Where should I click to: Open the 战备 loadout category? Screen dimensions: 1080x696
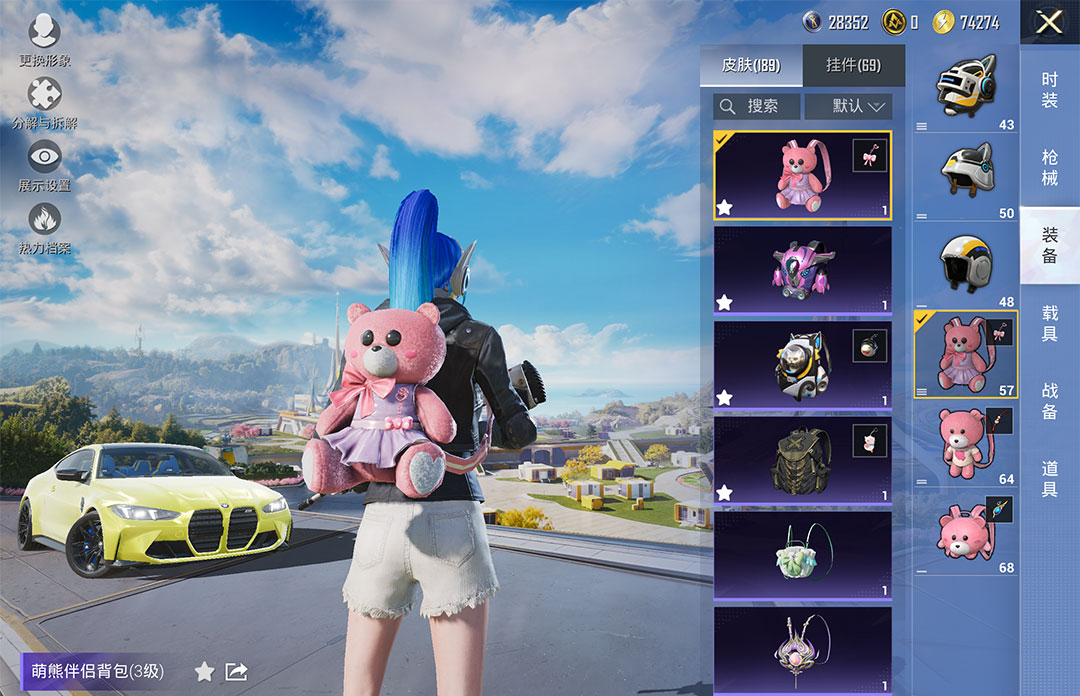(x=1049, y=400)
